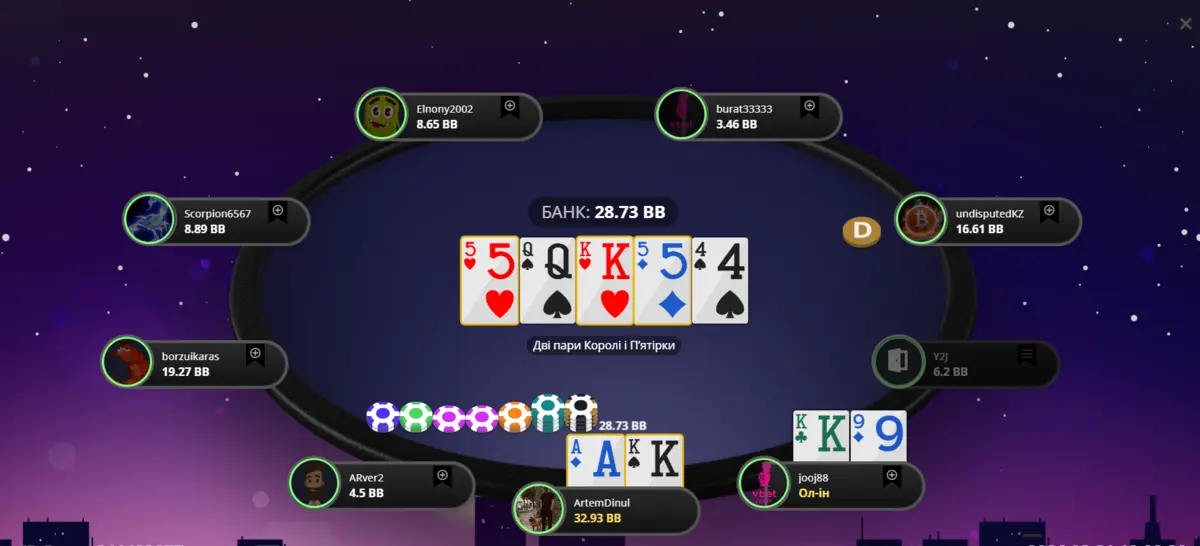1200x546 pixels.
Task: Click borzuikaras's note bookmark icon
Action: click(x=256, y=354)
